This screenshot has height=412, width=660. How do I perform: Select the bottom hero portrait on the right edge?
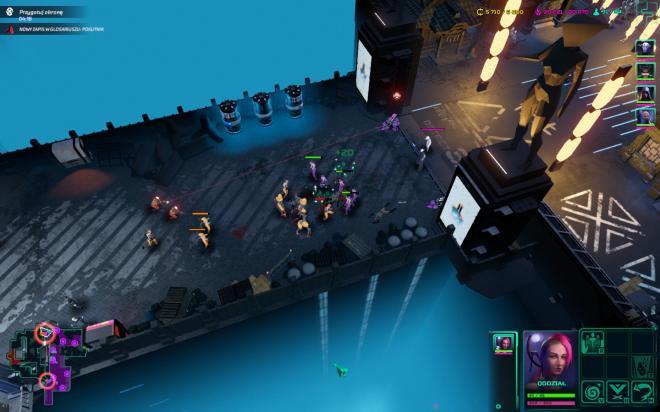point(646,117)
